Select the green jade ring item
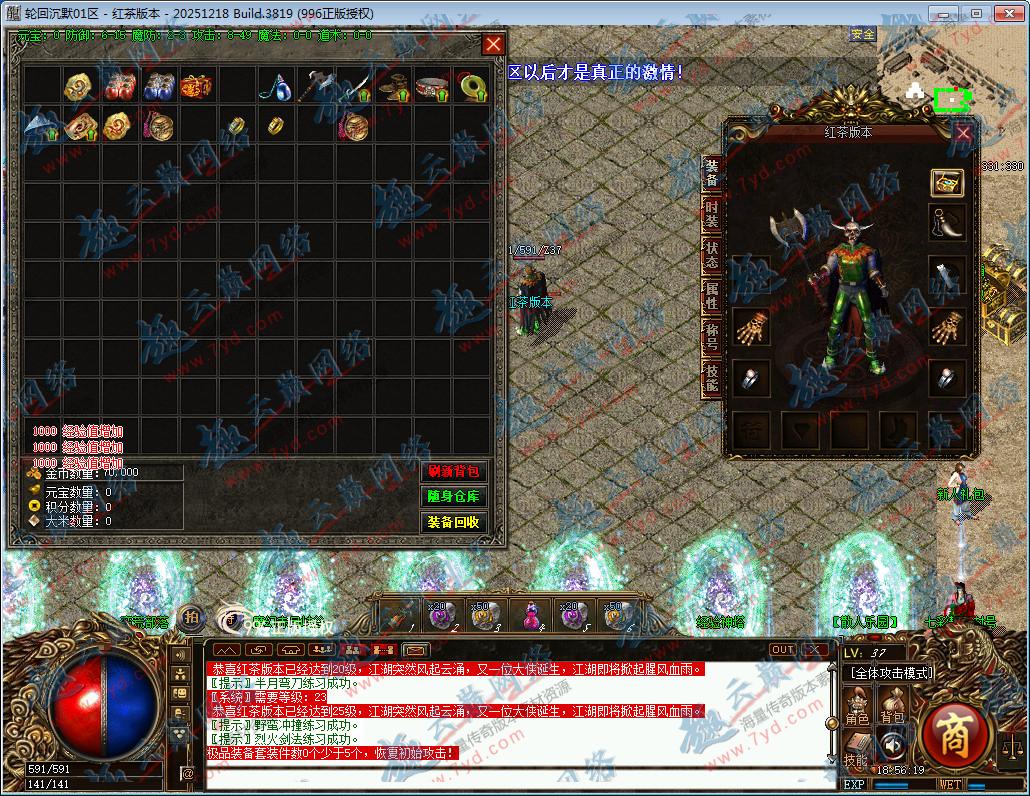 [x=471, y=87]
